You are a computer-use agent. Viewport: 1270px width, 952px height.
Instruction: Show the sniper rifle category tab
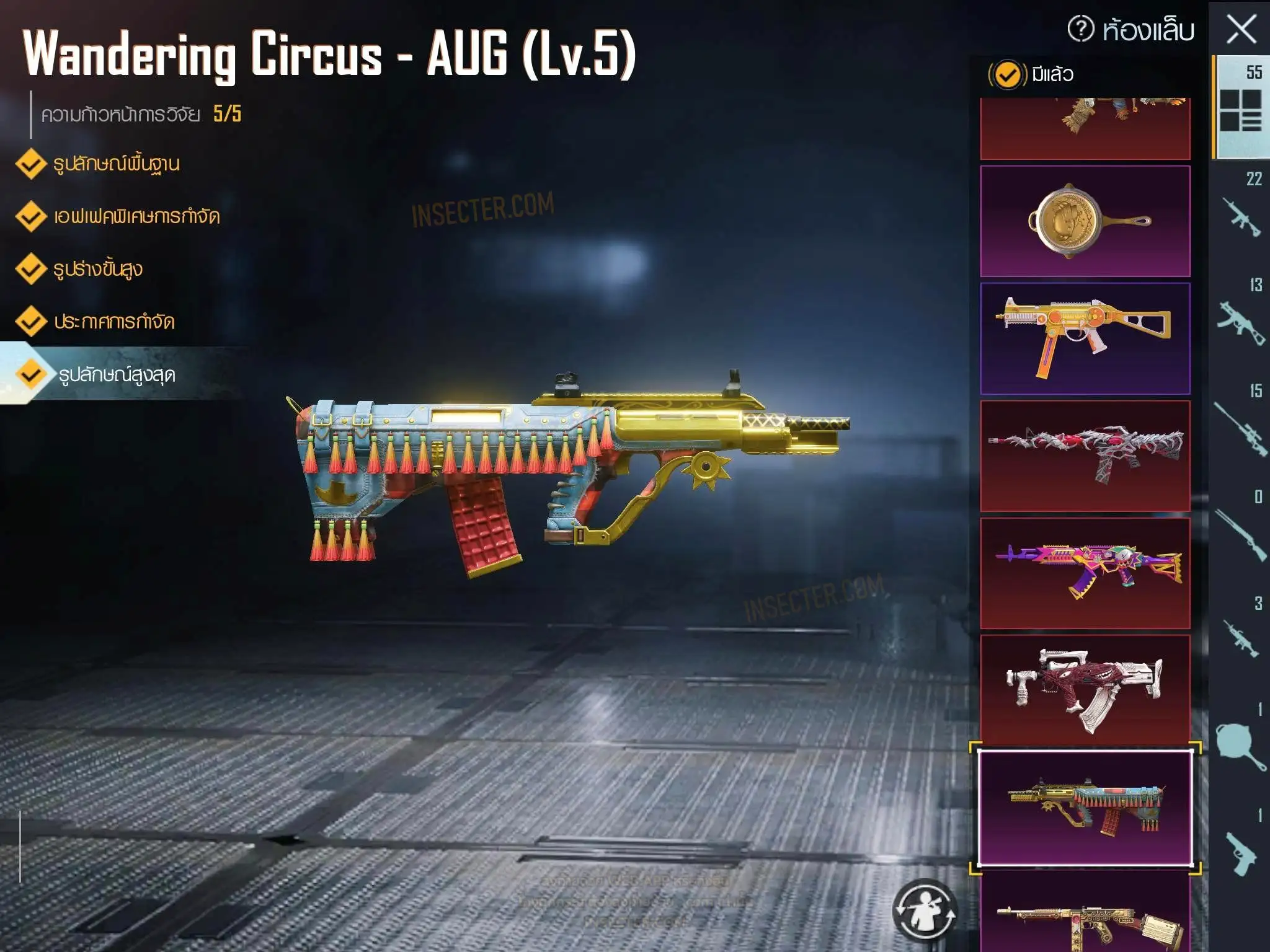tap(1240, 424)
